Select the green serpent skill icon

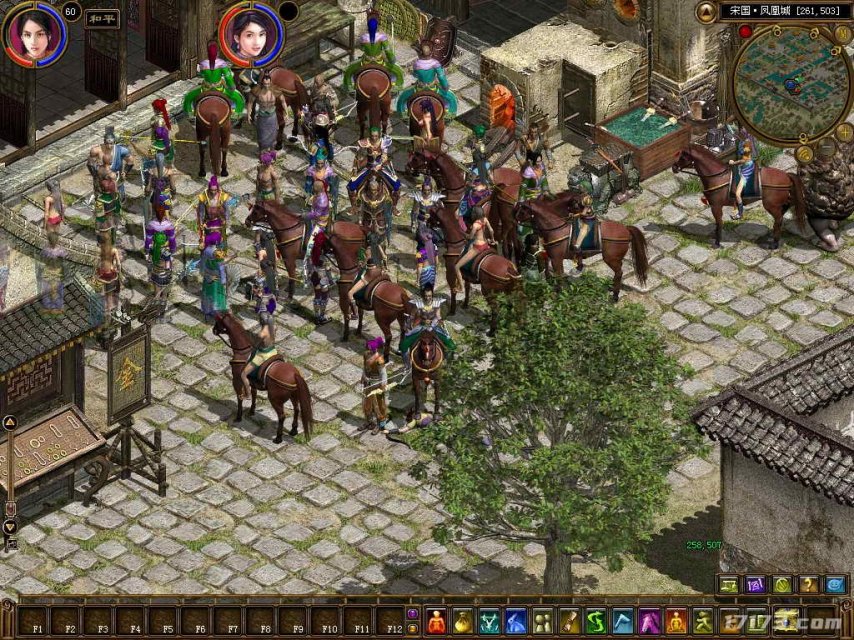tap(596, 621)
